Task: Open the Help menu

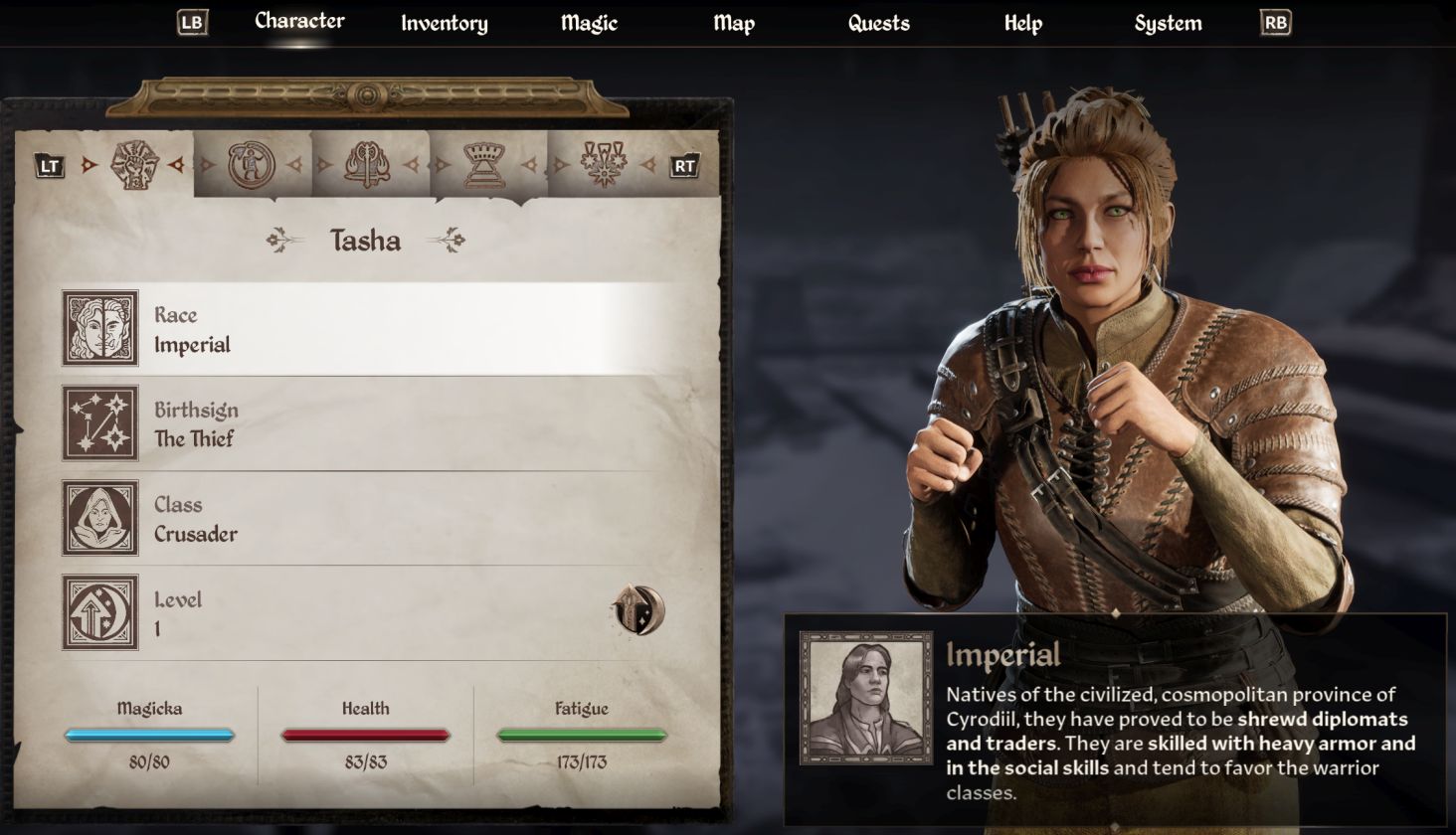Action: click(1022, 24)
